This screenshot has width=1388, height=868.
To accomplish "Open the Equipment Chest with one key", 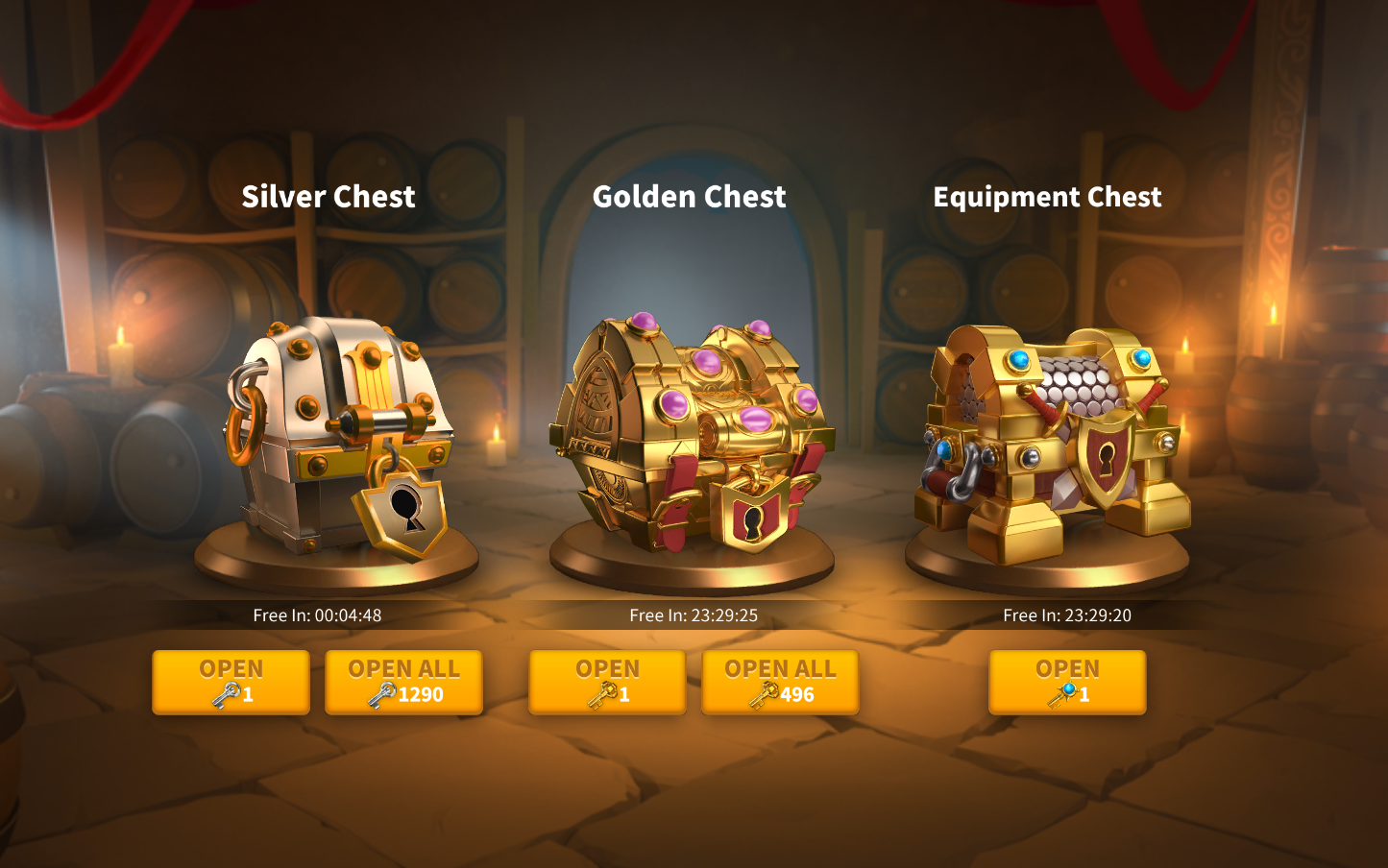I will click(1067, 682).
